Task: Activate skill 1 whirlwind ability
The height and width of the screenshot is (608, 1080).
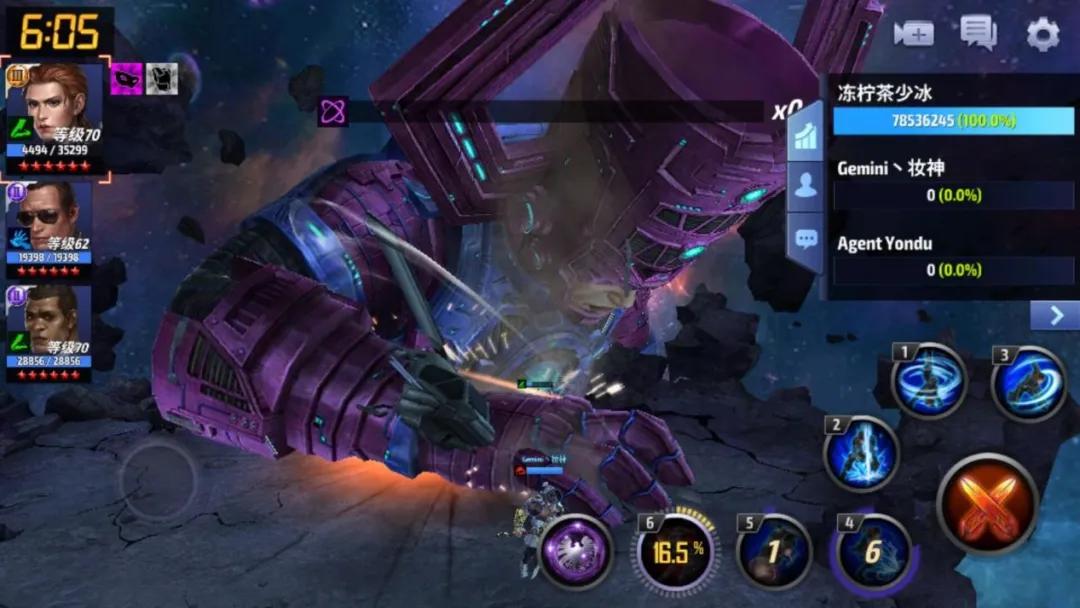Action: 929,380
